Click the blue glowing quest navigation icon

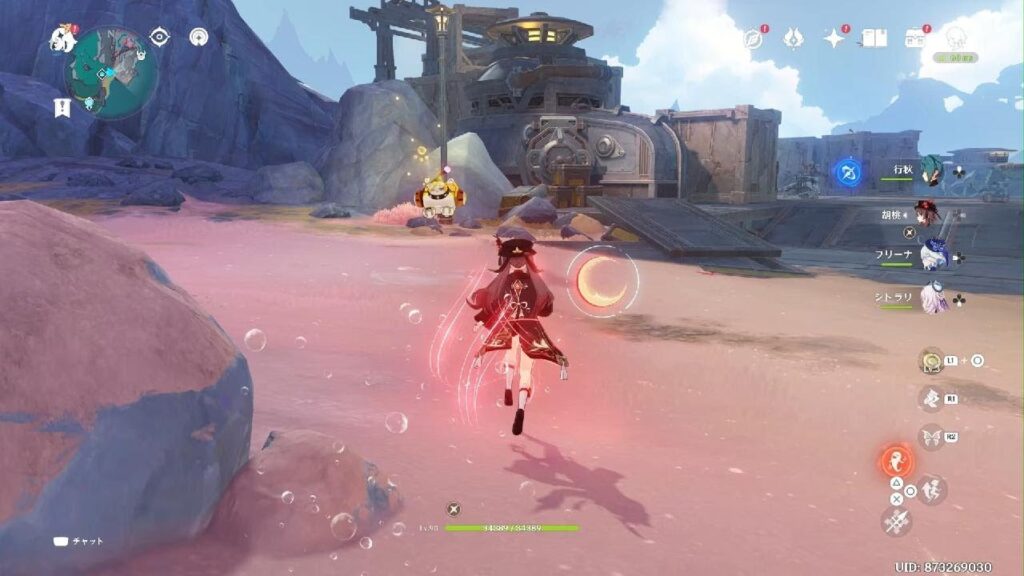pos(846,172)
